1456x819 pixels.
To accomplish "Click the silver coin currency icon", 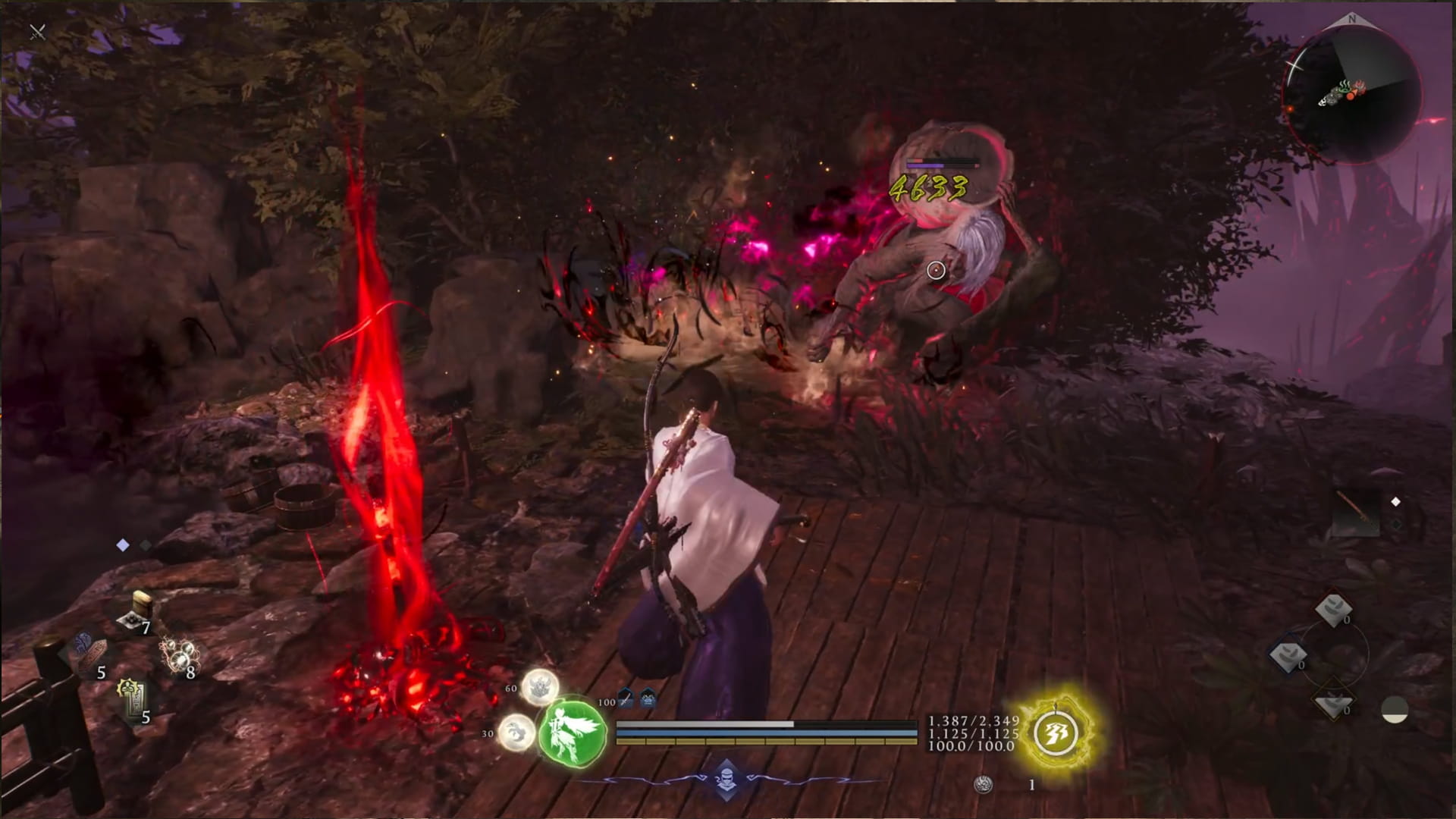I will (983, 785).
